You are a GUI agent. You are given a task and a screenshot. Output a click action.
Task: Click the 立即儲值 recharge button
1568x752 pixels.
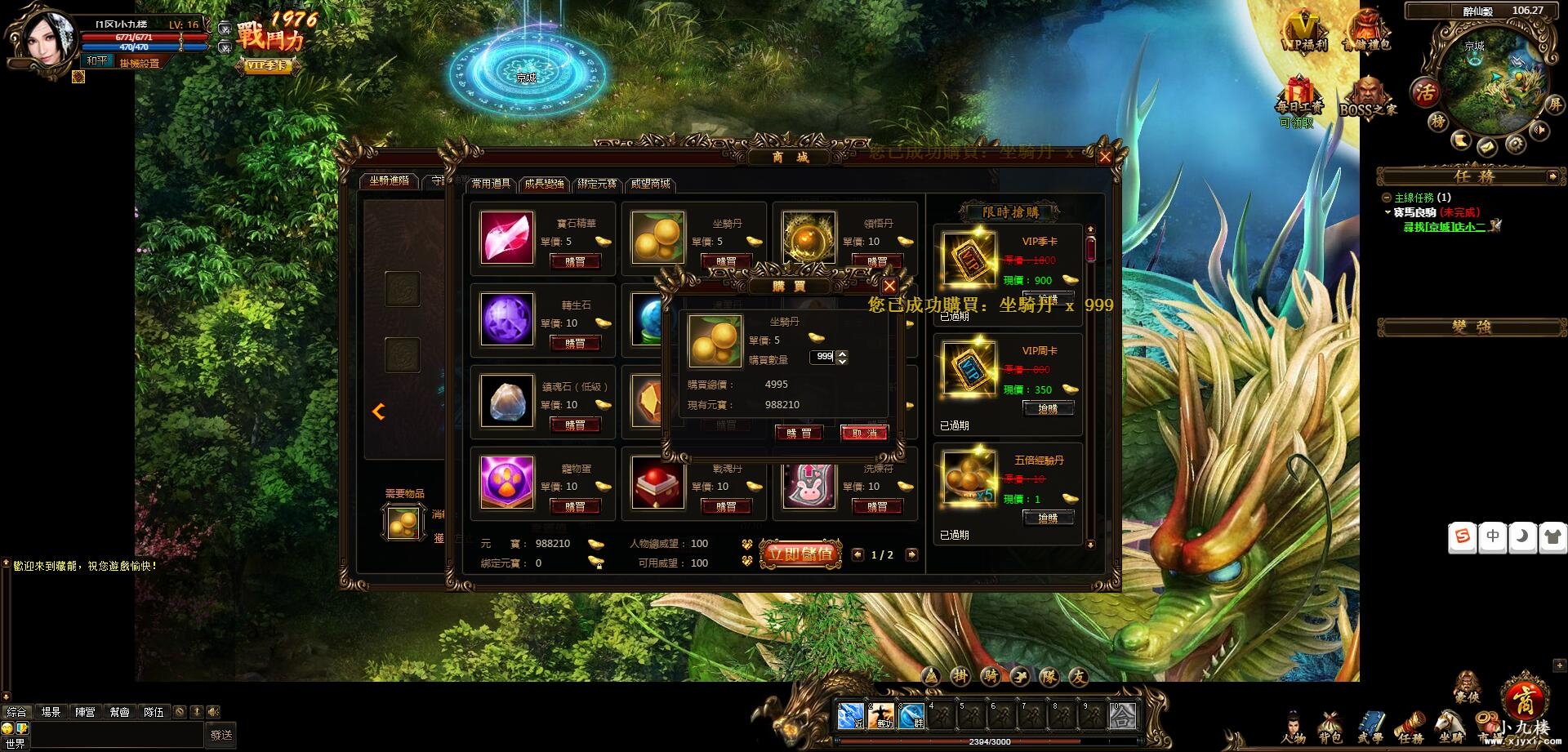click(x=800, y=554)
